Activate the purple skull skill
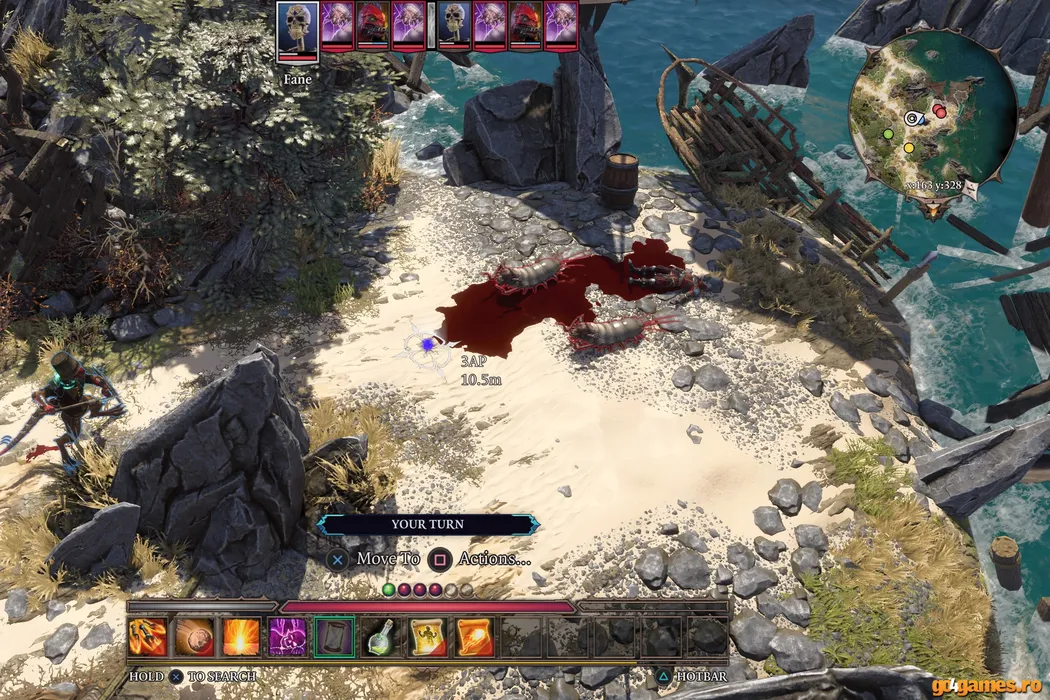The image size is (1050, 700). tap(288, 637)
